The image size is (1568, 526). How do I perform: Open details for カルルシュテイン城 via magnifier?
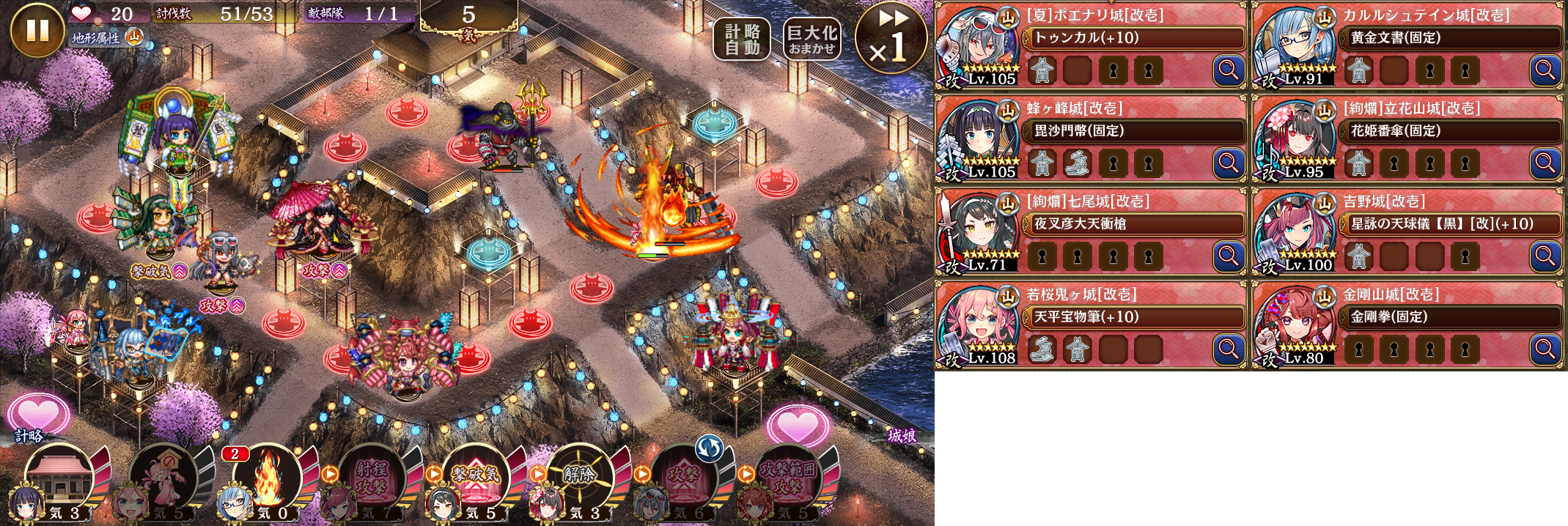click(1545, 70)
